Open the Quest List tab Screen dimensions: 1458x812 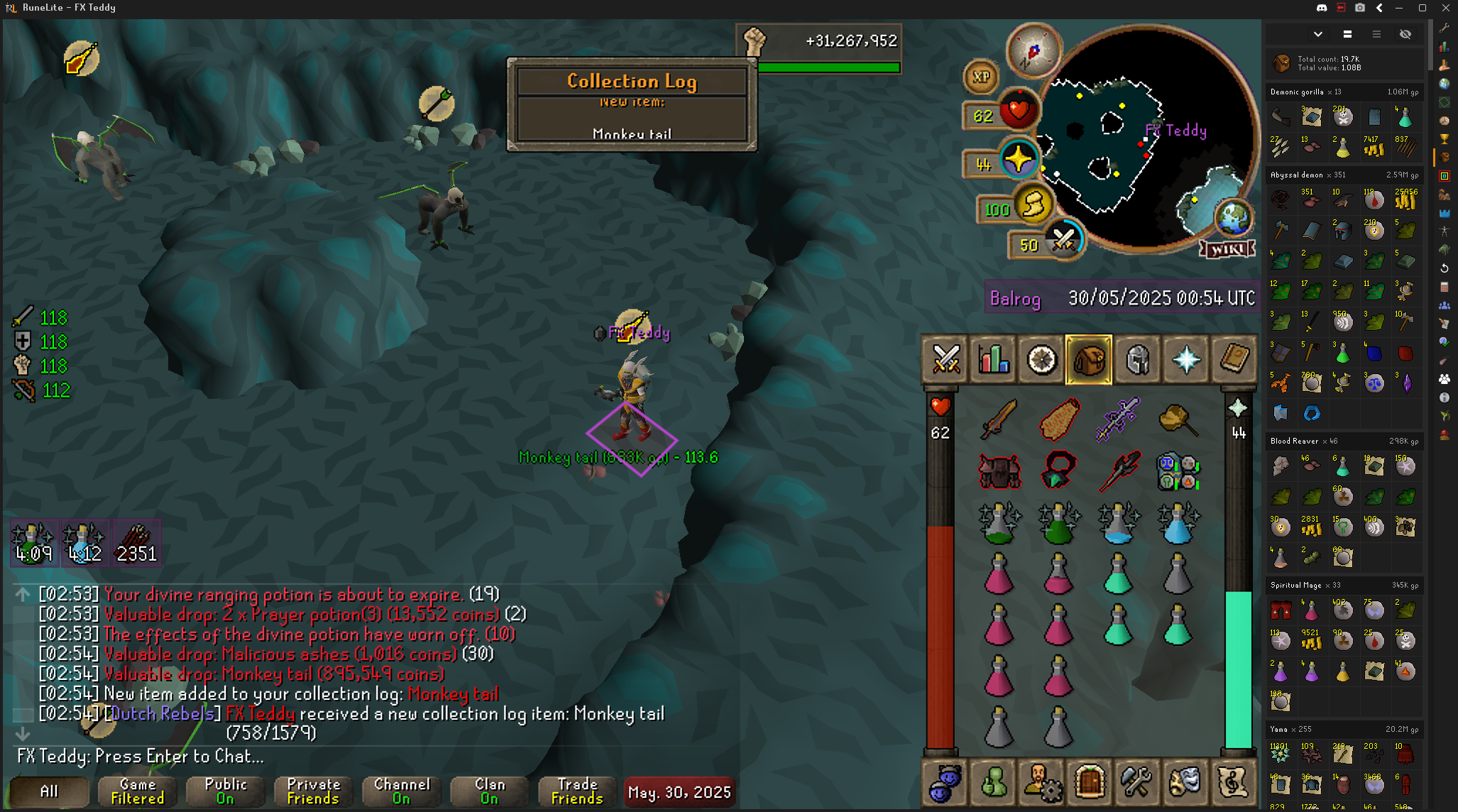coord(1041,360)
